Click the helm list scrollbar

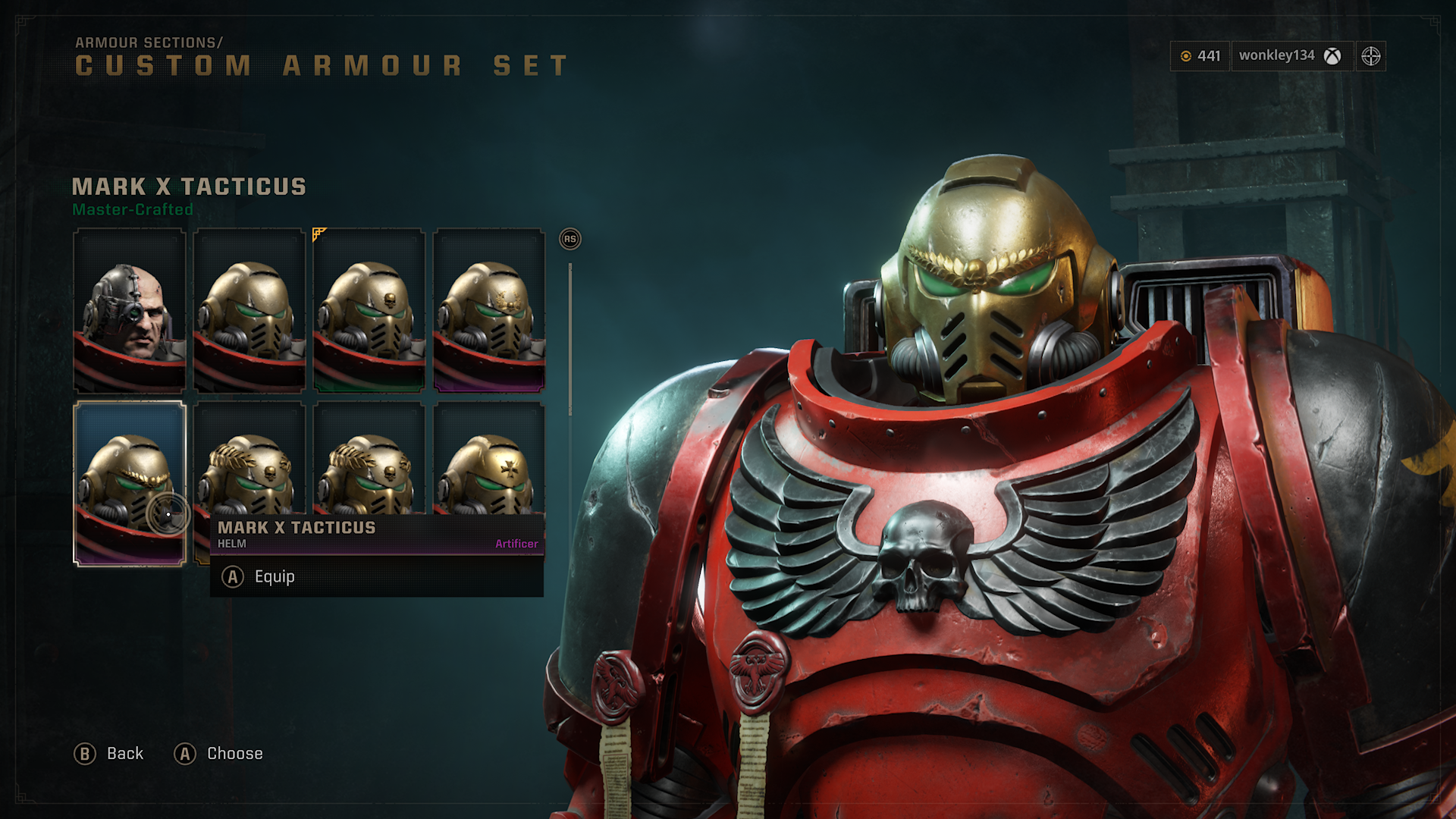click(x=570, y=339)
